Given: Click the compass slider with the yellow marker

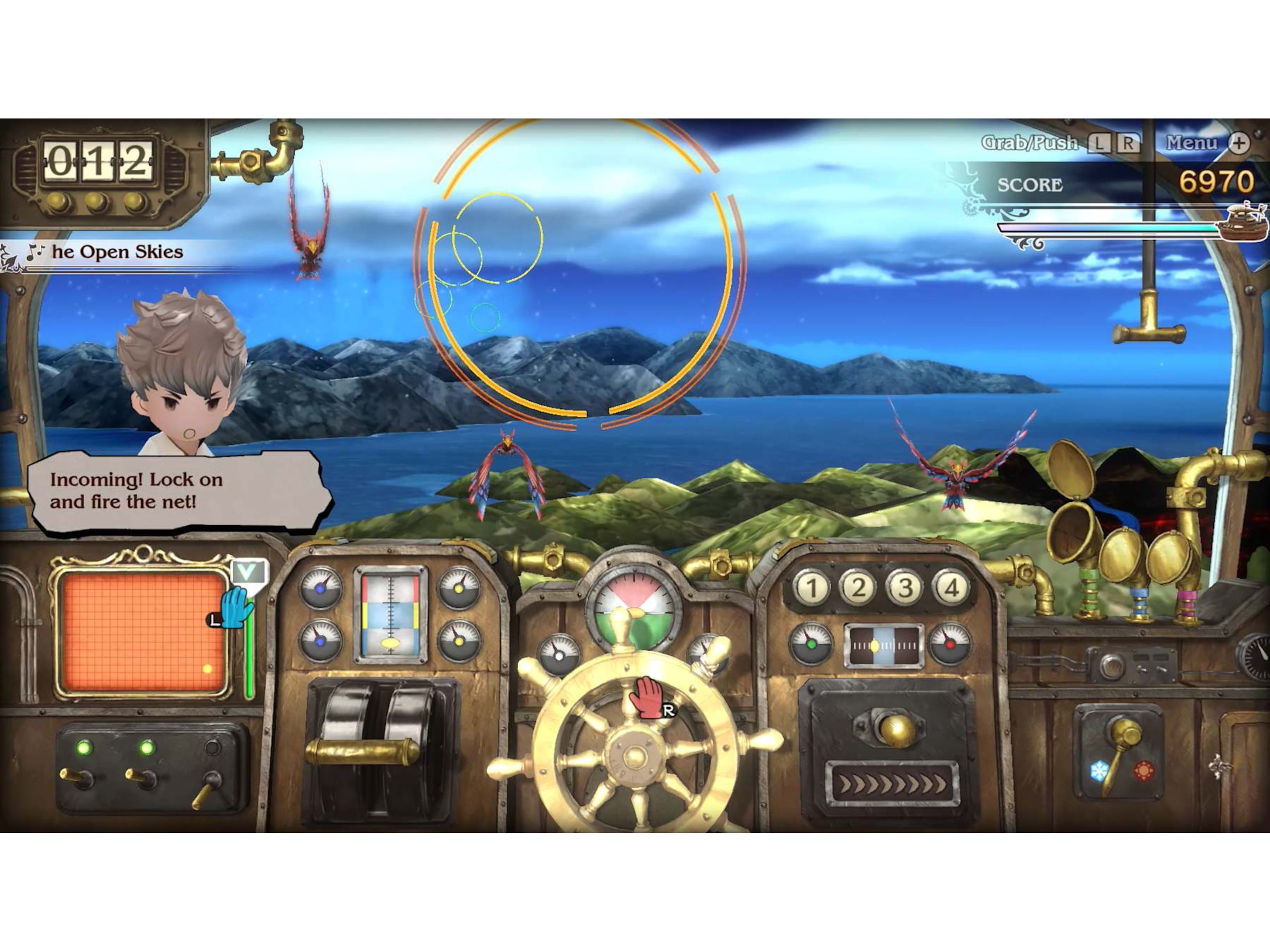Looking at the screenshot, I should (x=874, y=647).
